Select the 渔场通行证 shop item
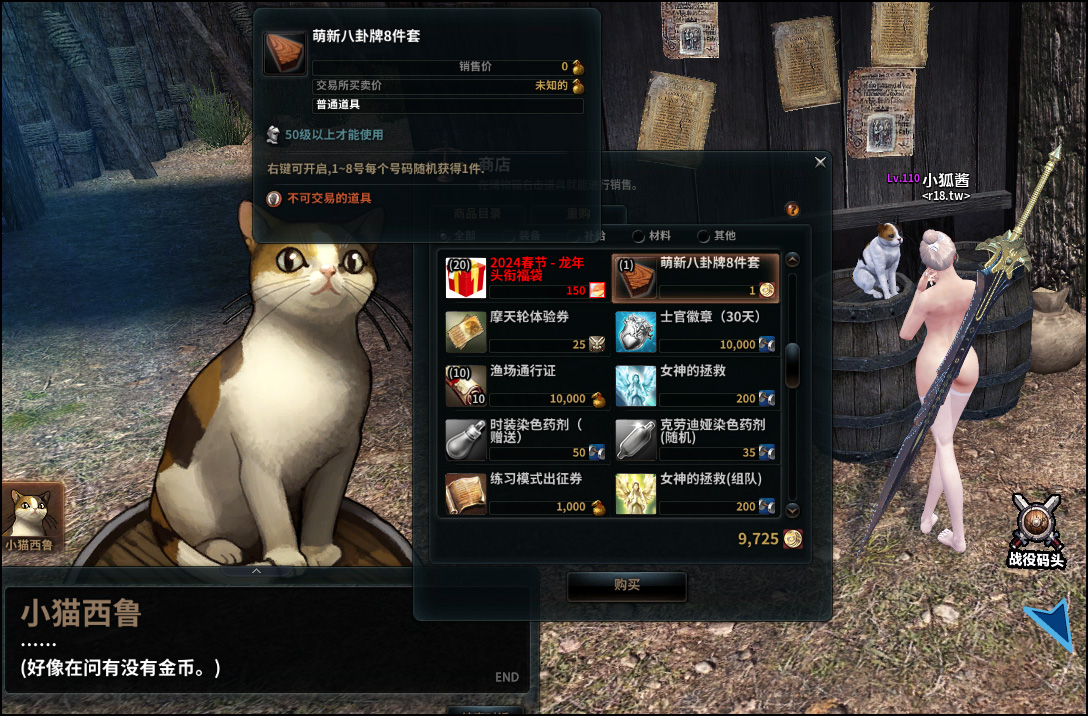1088x716 pixels. [x=526, y=385]
